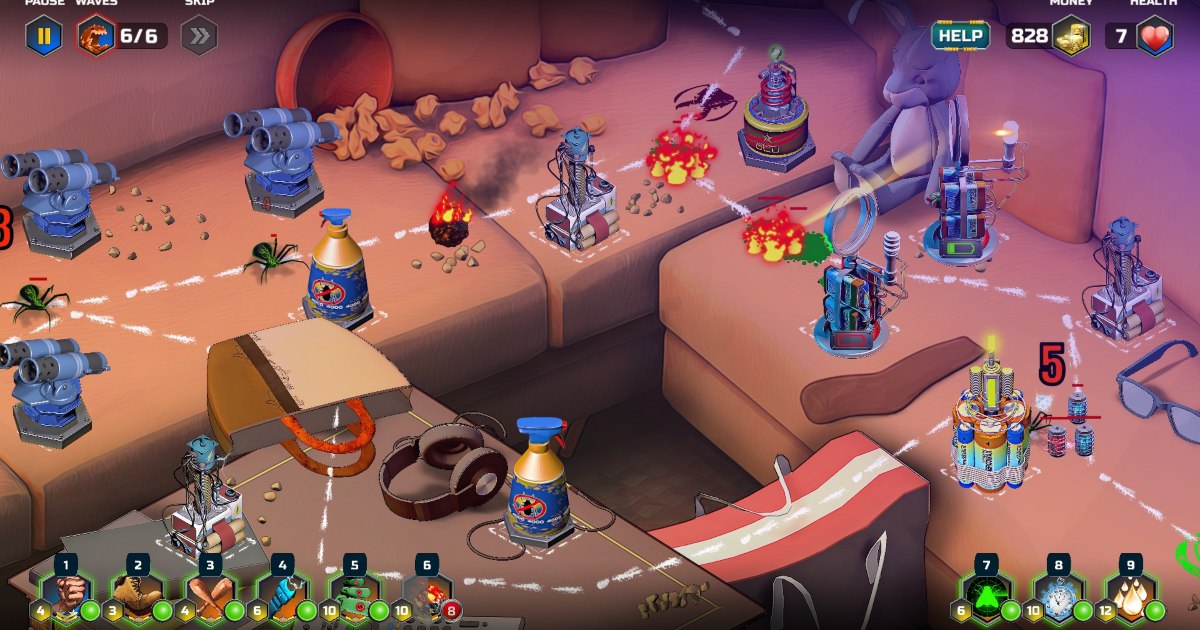Activate the fist punch ability
The image size is (1200, 630).
tap(66, 598)
